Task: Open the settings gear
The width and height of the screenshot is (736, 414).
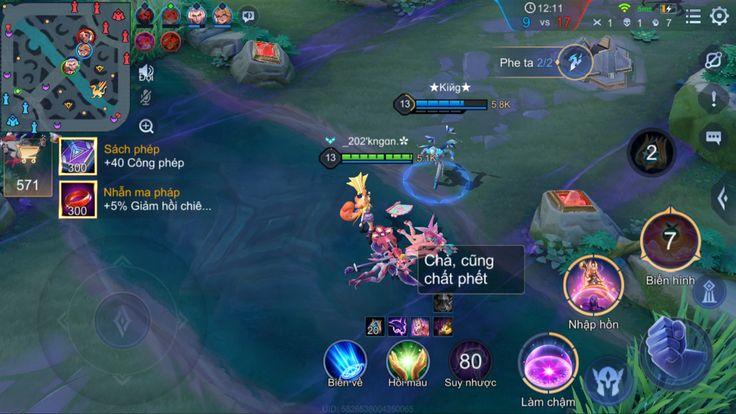Action: 719,16
